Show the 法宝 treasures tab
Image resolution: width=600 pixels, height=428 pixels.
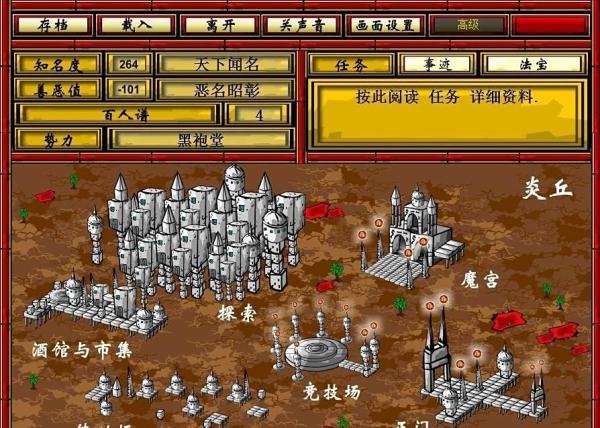click(532, 64)
